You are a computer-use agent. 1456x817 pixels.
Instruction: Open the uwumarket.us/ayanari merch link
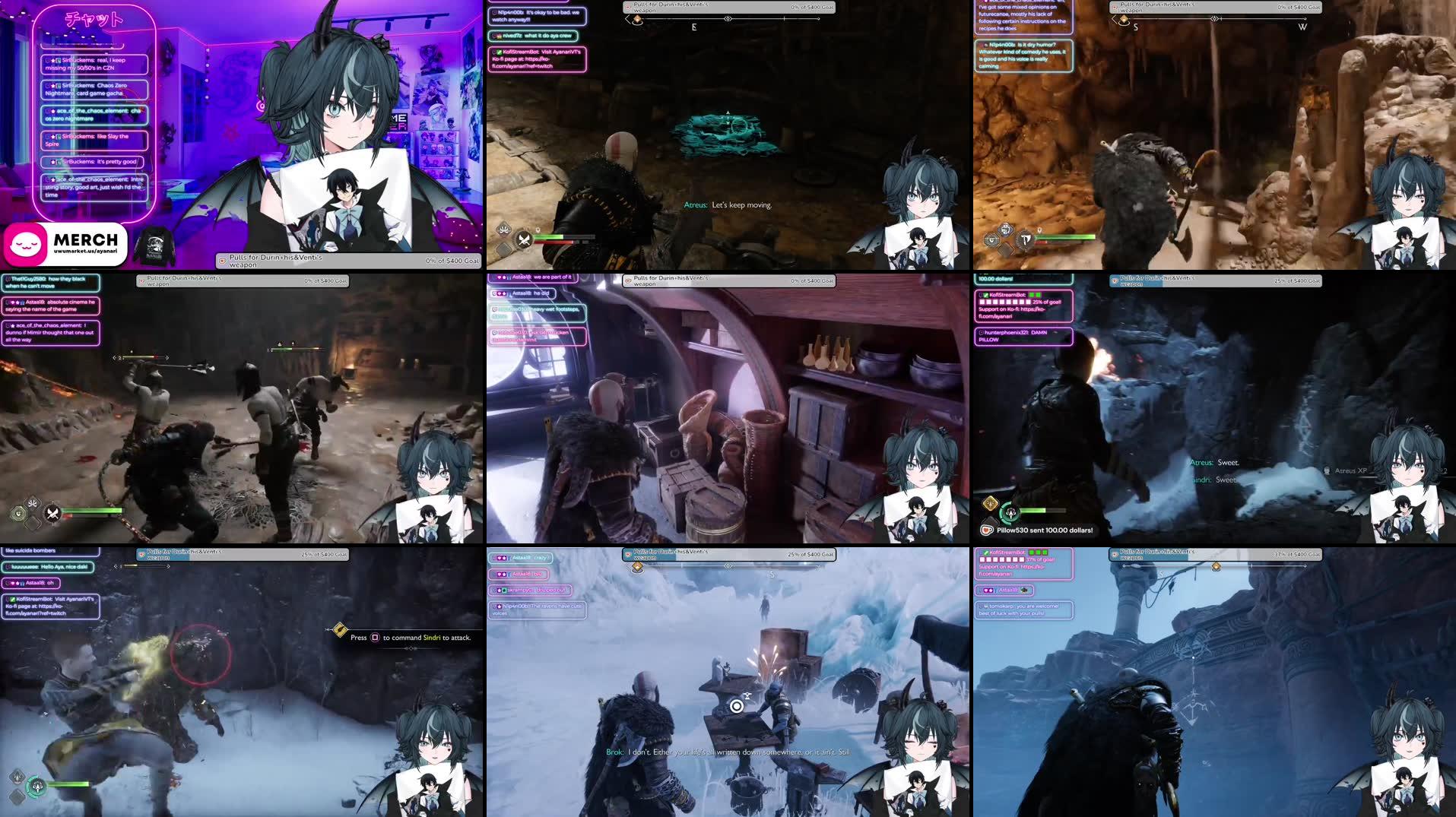coord(85,252)
